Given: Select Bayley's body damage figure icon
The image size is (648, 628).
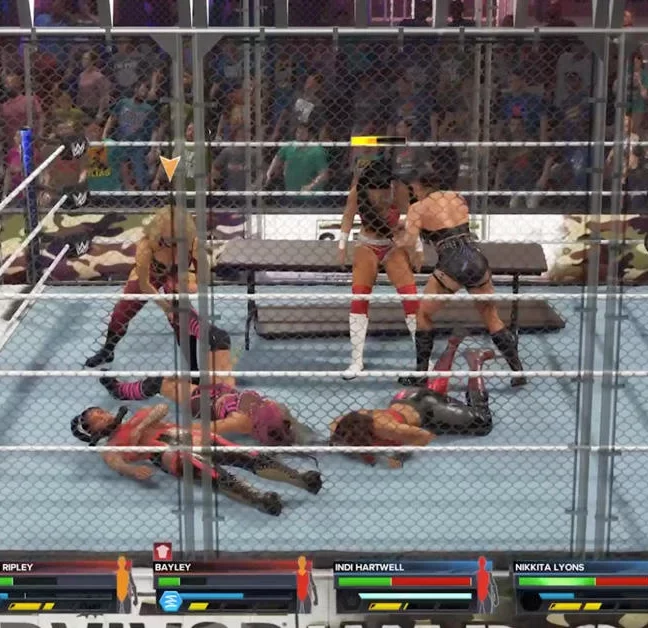Looking at the screenshot, I should (303, 583).
